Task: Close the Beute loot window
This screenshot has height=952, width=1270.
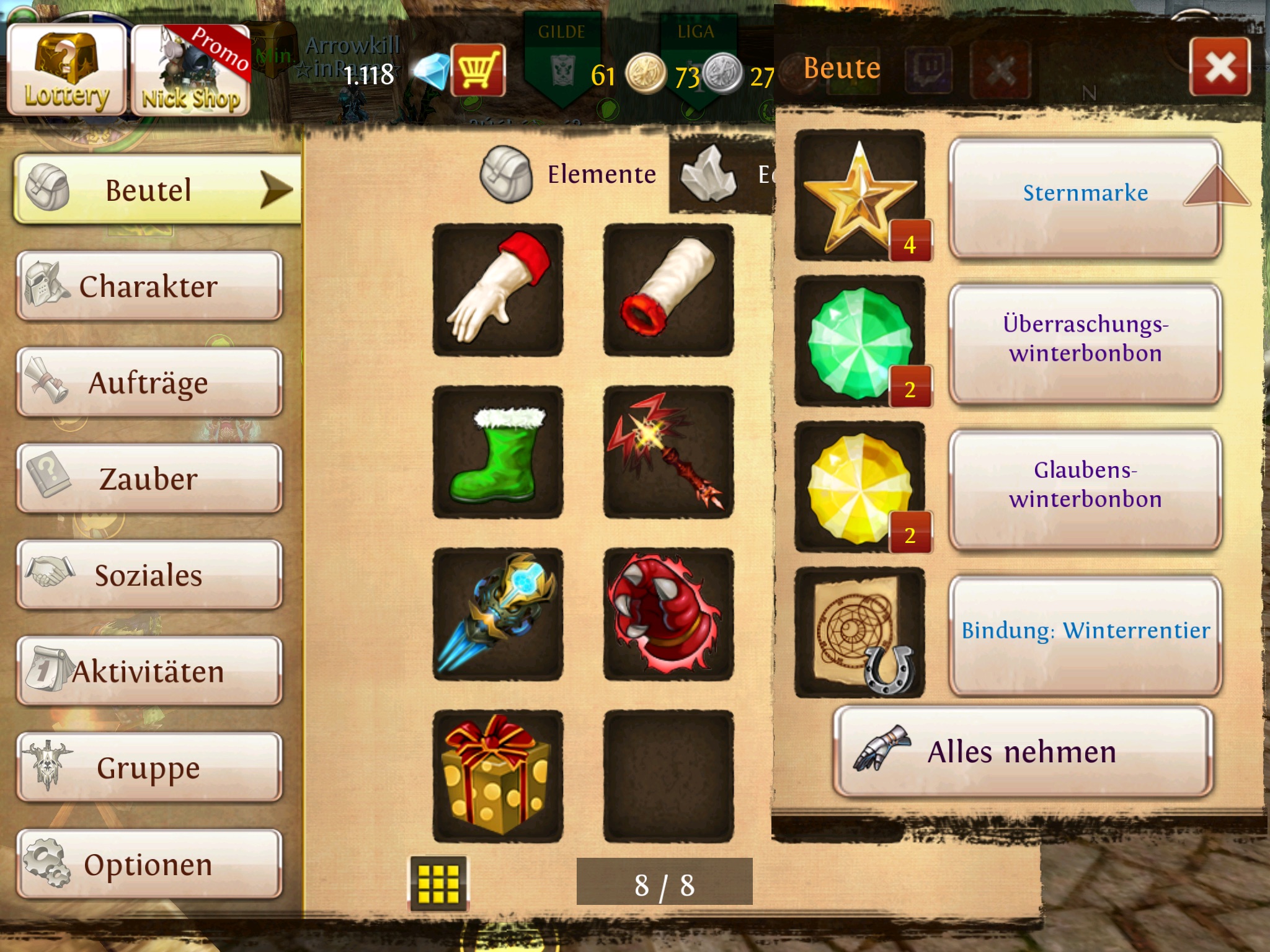Action: pos(1219,67)
